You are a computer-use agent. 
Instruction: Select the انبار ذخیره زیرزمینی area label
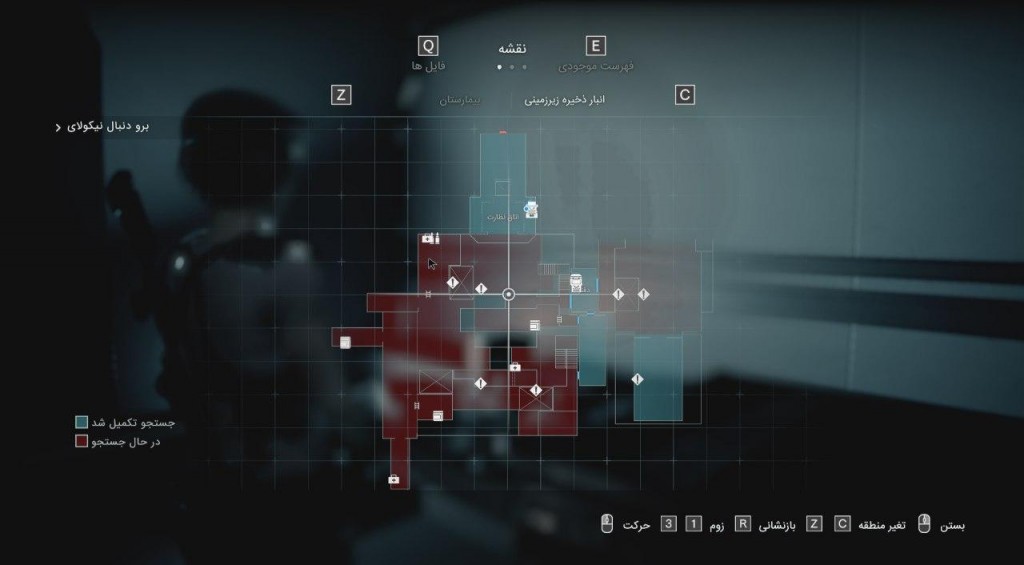click(565, 100)
